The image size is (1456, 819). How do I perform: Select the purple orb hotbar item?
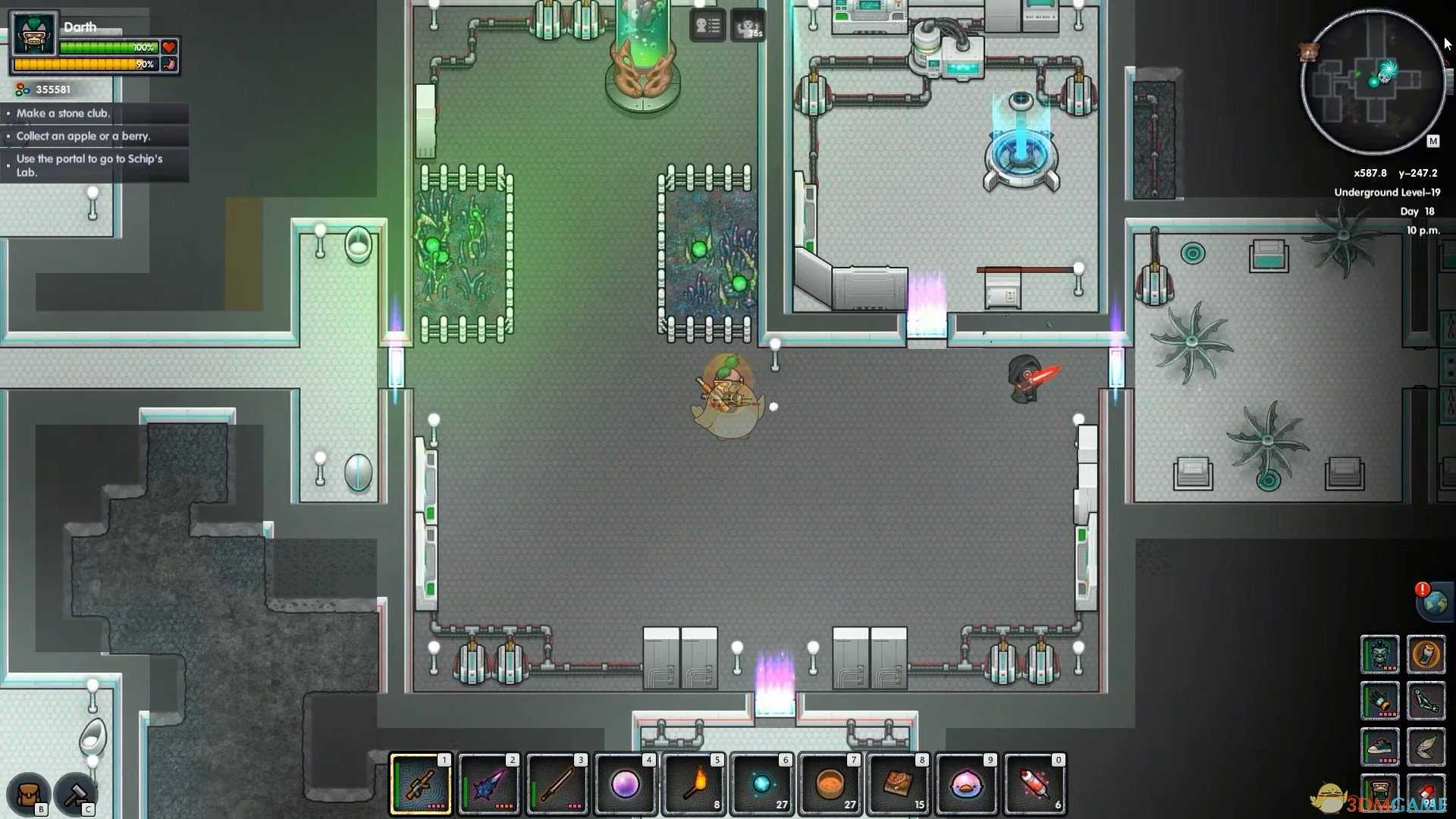click(626, 784)
